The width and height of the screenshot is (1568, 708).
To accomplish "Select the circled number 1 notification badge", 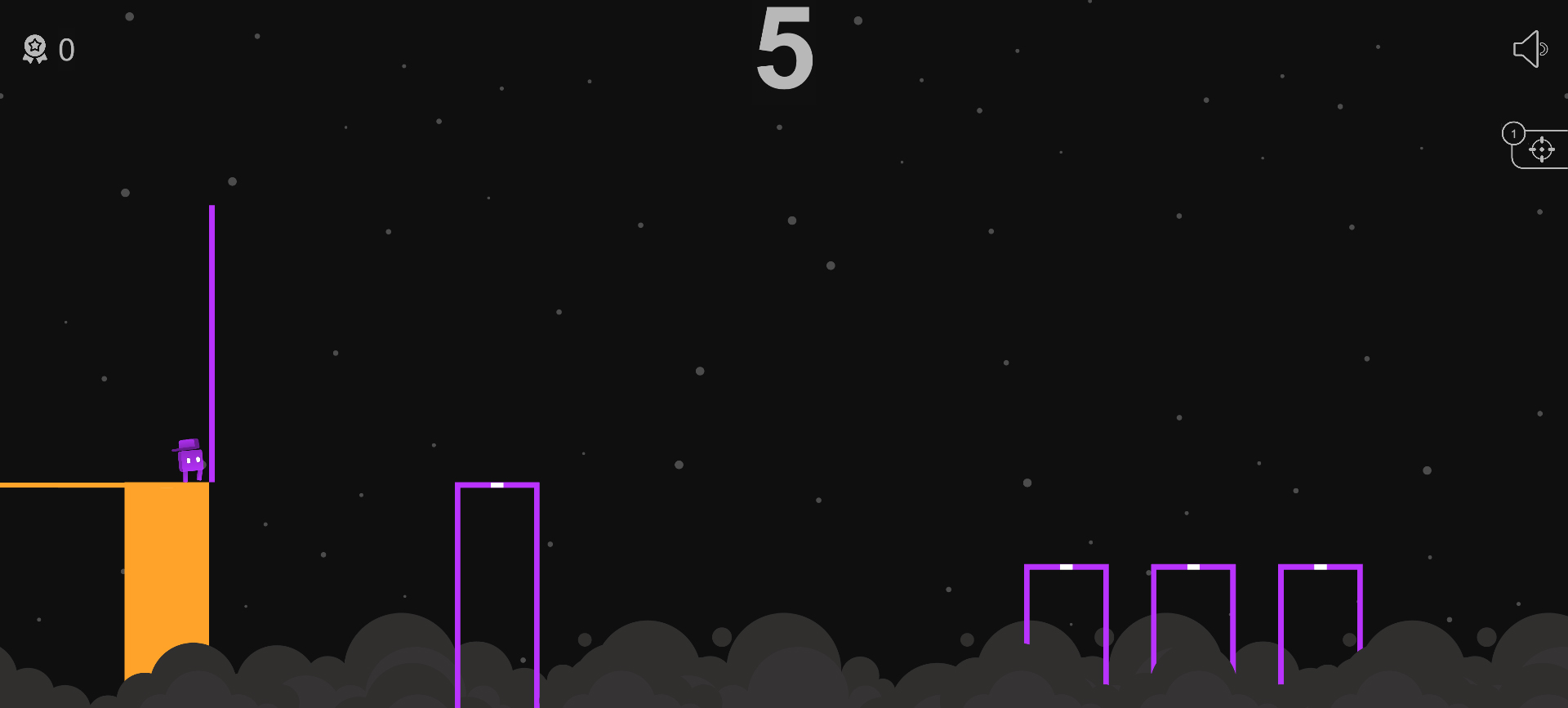I will point(1515,131).
